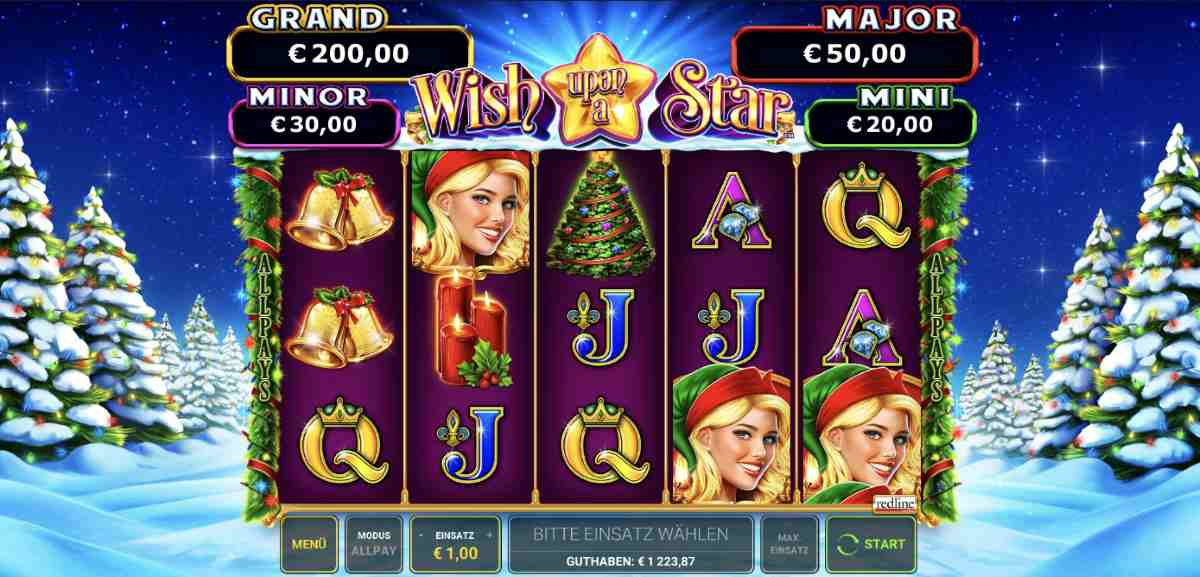Select the Max Einsatz button
1200x577 pixels.
(789, 545)
